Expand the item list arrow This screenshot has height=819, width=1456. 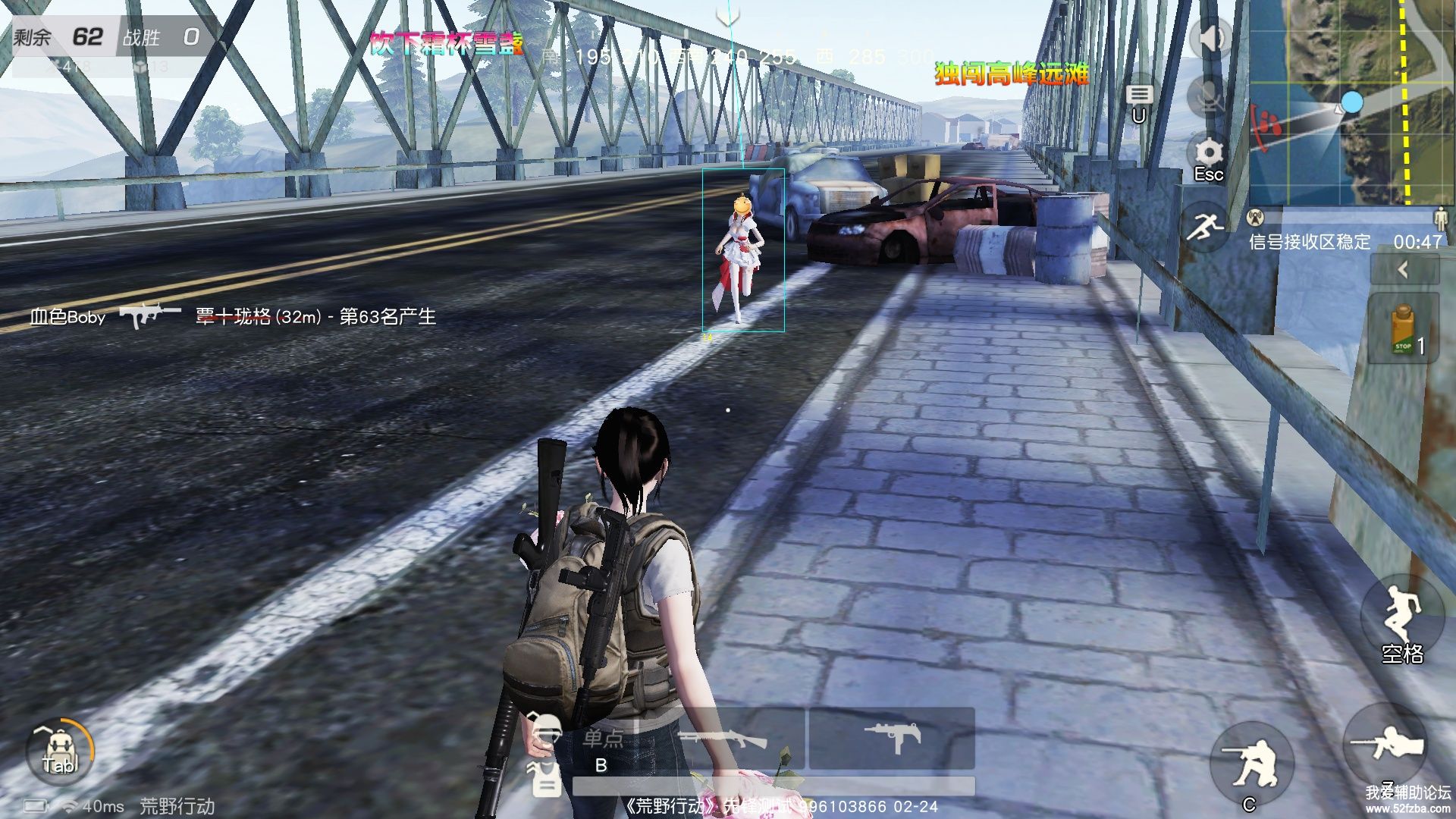[1404, 269]
